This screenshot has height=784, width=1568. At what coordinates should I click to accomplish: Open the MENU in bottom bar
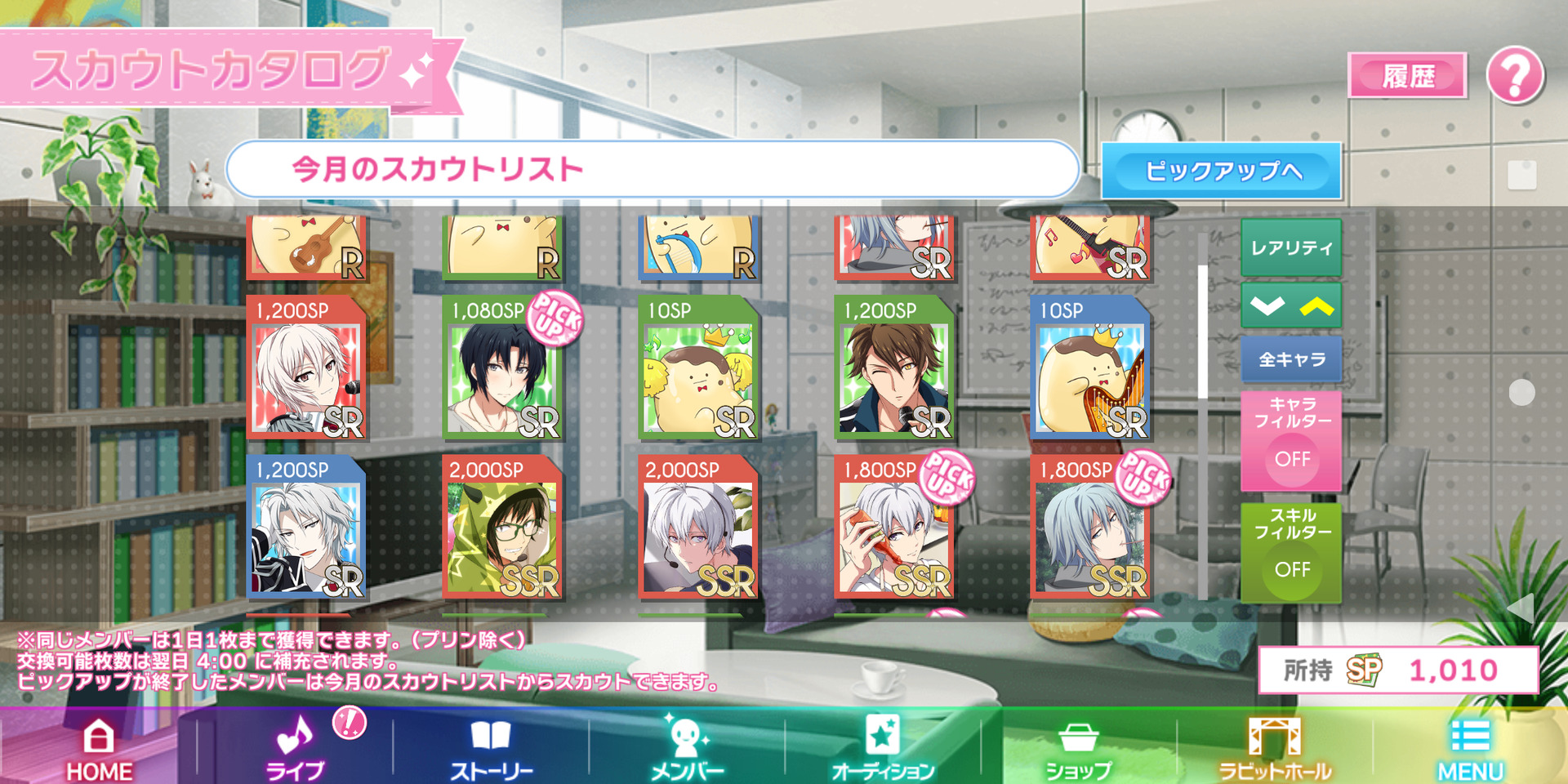coord(1470,748)
